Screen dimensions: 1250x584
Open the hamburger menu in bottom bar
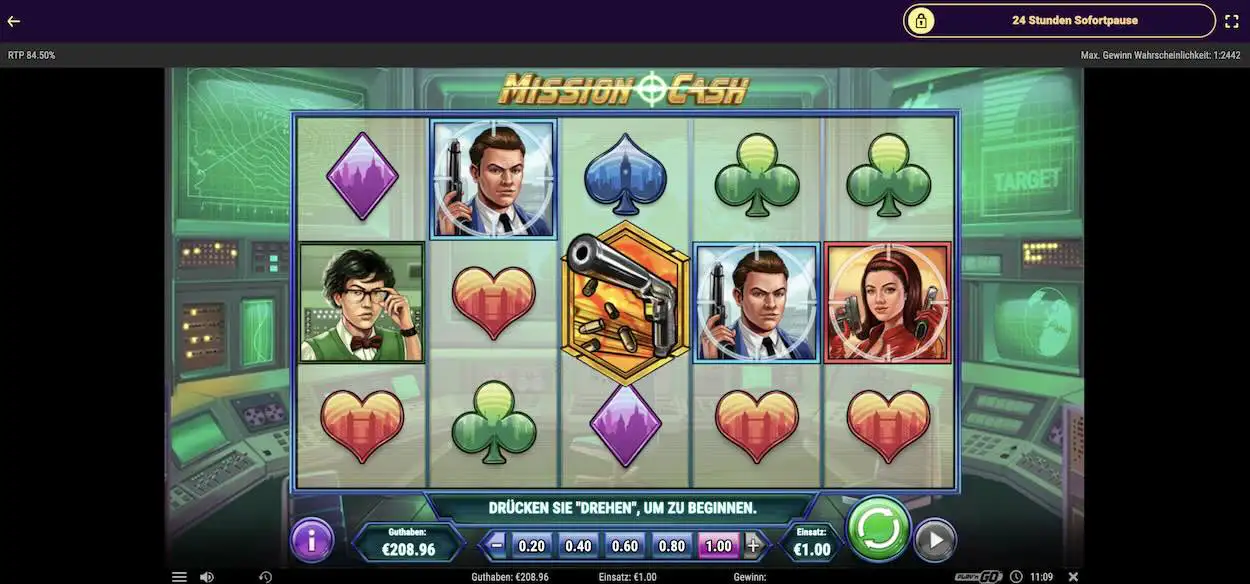(x=179, y=577)
